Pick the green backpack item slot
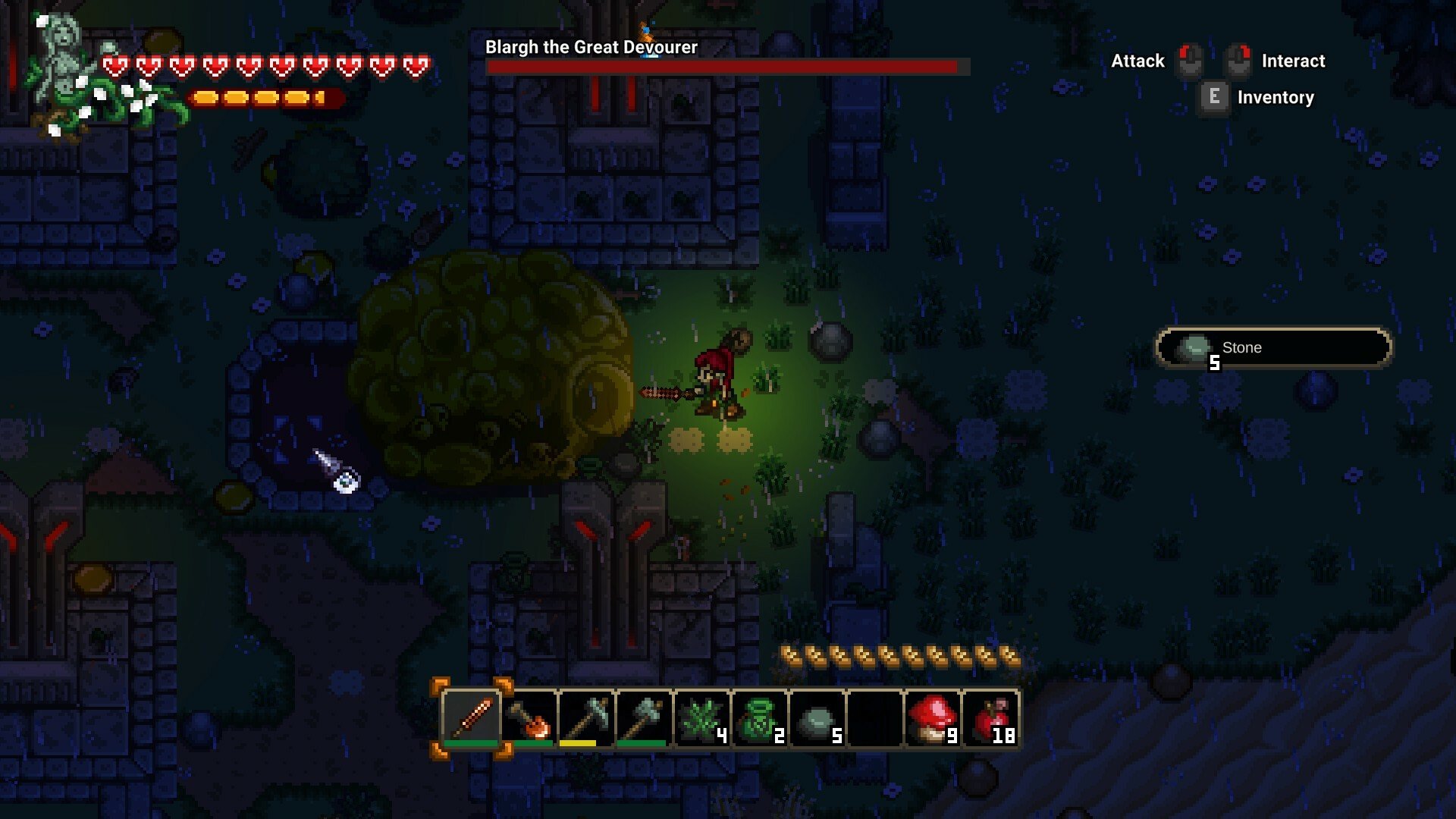This screenshot has width=1456, height=819. coord(760,717)
